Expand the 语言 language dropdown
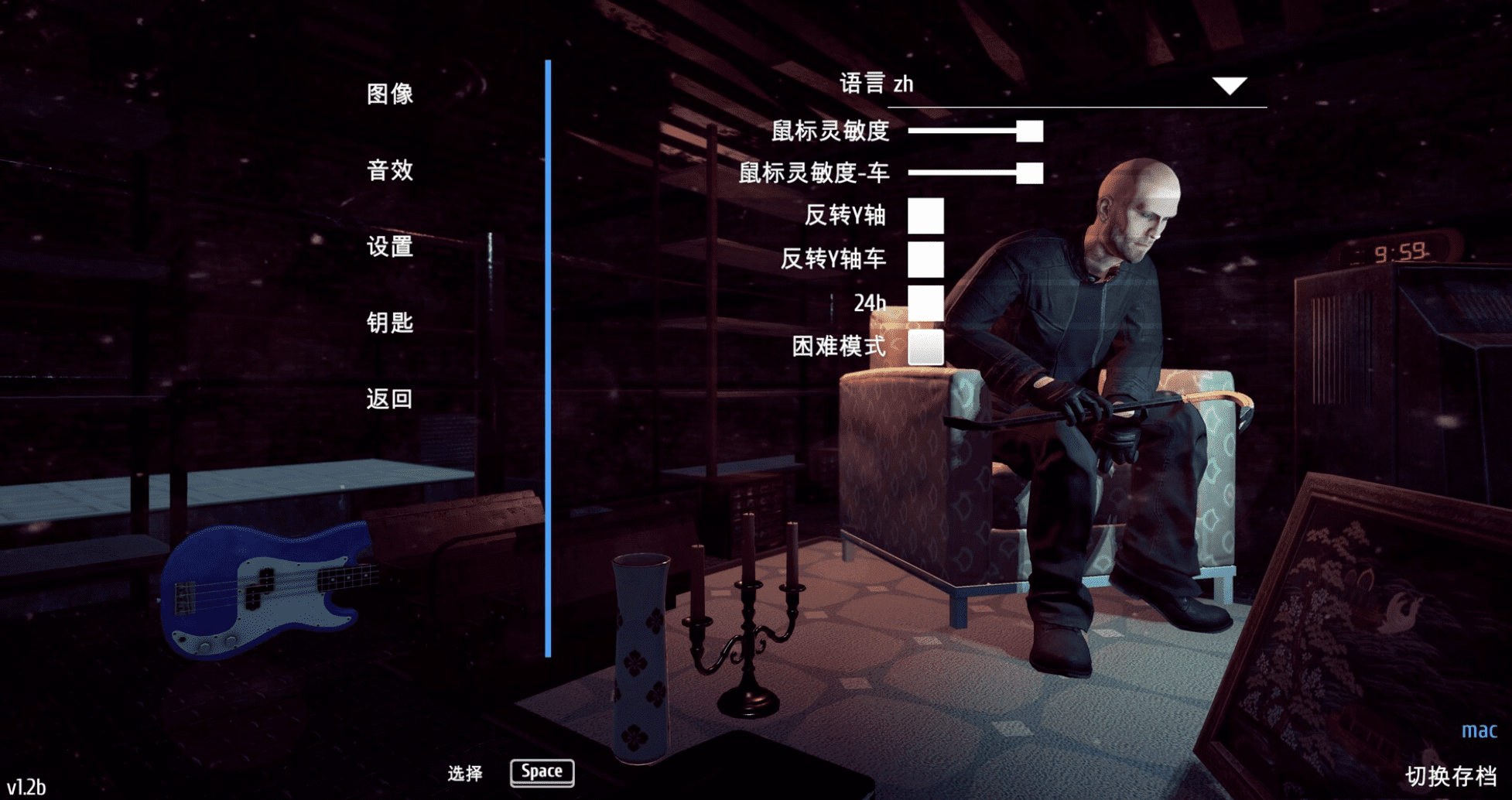This screenshot has height=800, width=1512. (1229, 85)
